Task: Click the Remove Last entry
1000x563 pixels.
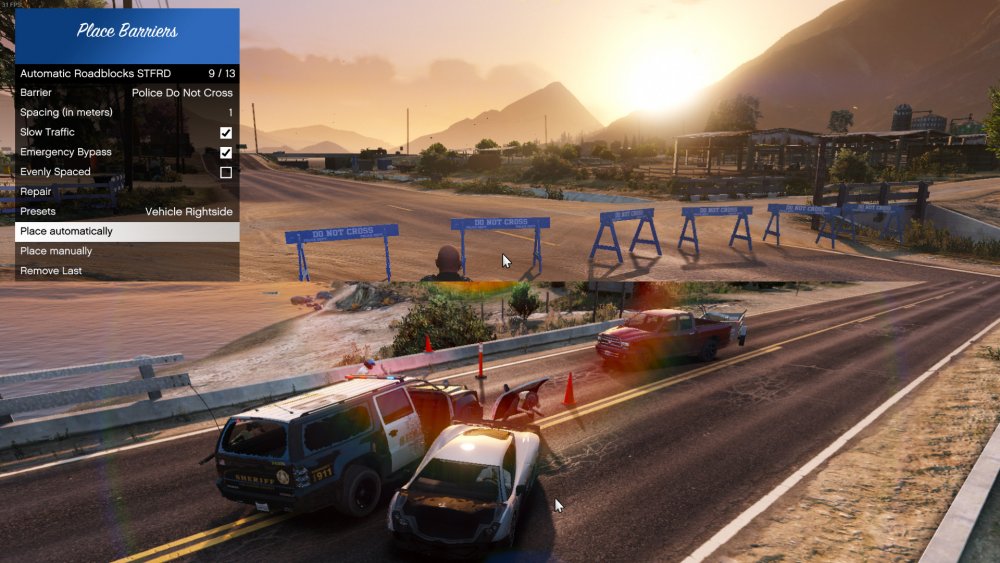Action: tap(126, 271)
